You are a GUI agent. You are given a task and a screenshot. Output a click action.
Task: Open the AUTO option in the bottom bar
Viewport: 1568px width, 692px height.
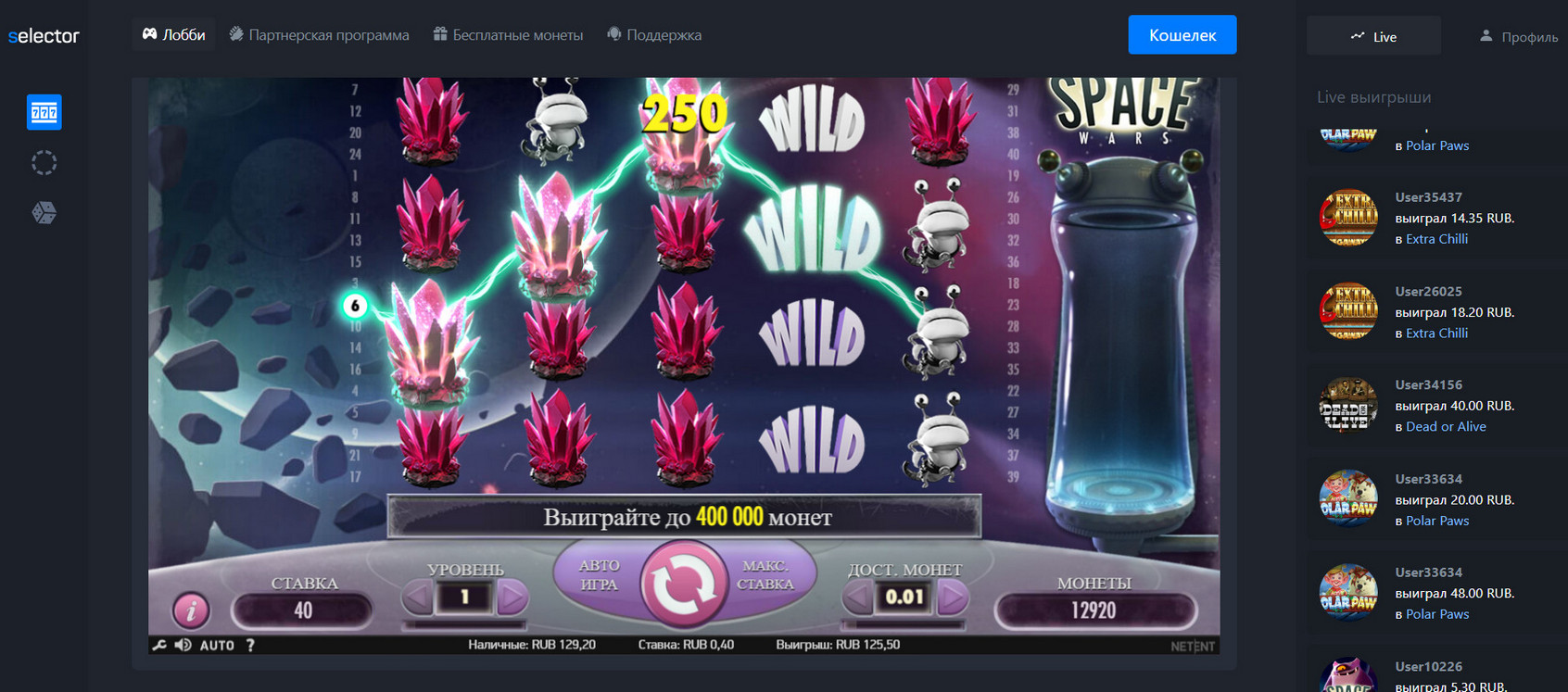tap(217, 646)
